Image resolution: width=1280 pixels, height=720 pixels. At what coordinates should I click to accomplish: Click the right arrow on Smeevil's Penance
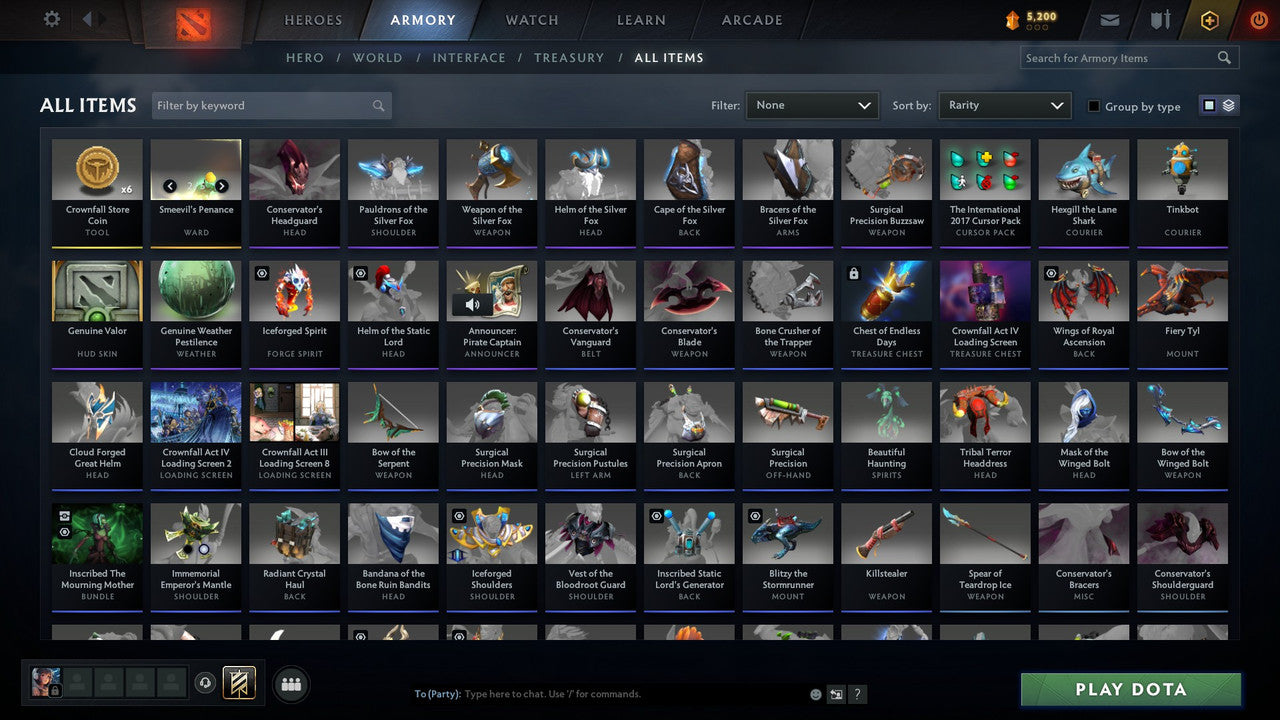click(x=223, y=185)
